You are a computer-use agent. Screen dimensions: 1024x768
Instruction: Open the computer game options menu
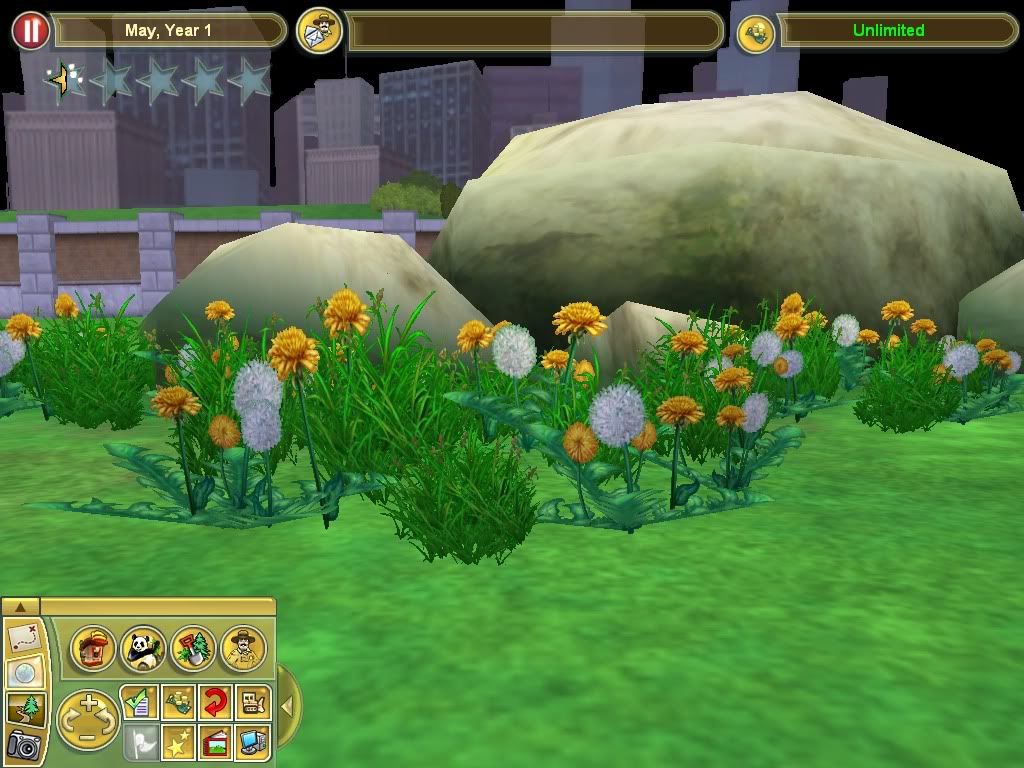click(x=252, y=741)
